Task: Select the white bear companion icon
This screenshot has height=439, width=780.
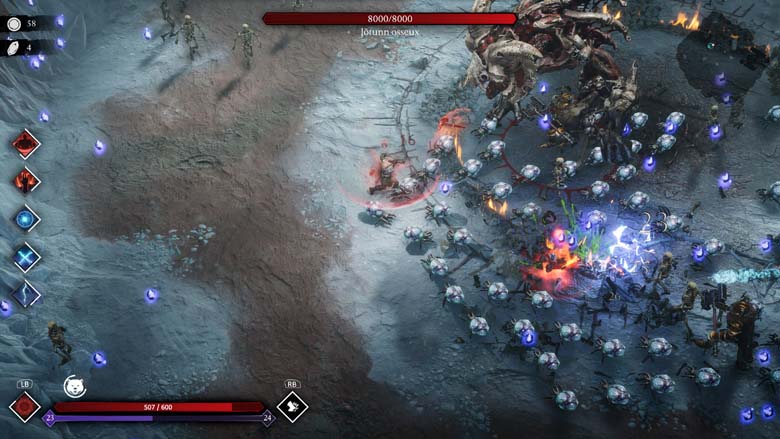Action: (74, 386)
